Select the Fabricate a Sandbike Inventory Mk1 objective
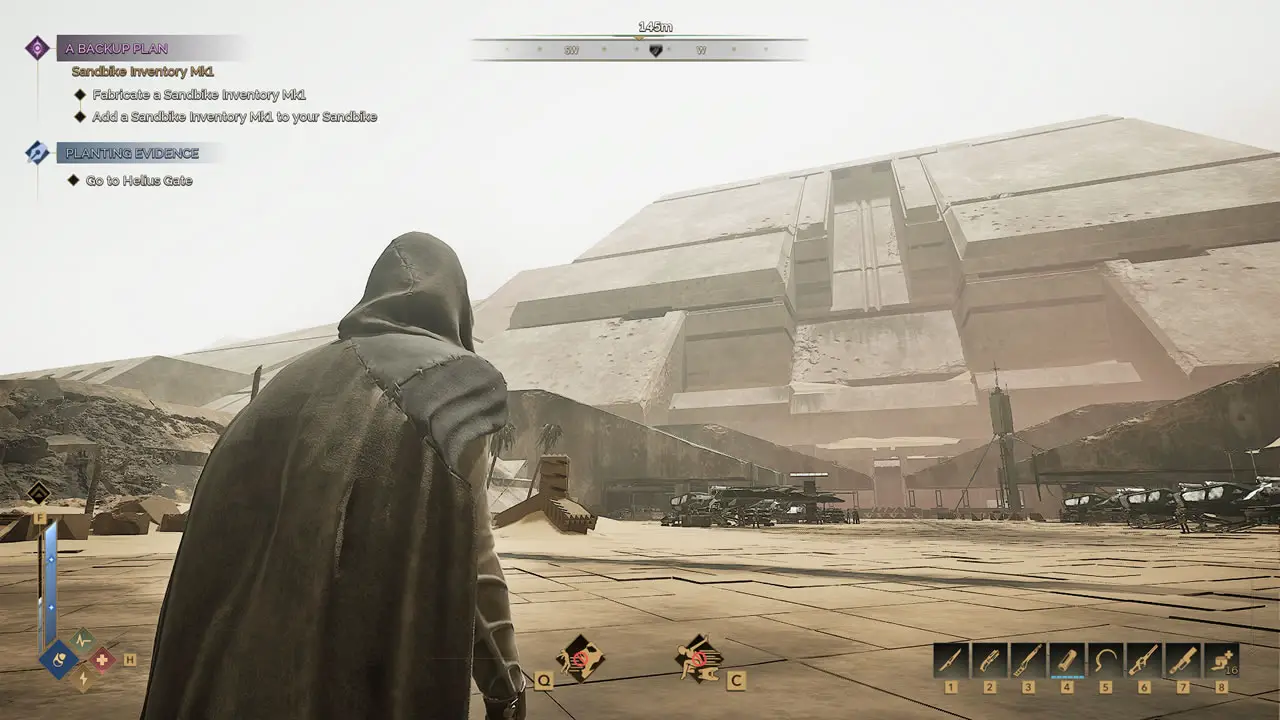 [198, 95]
